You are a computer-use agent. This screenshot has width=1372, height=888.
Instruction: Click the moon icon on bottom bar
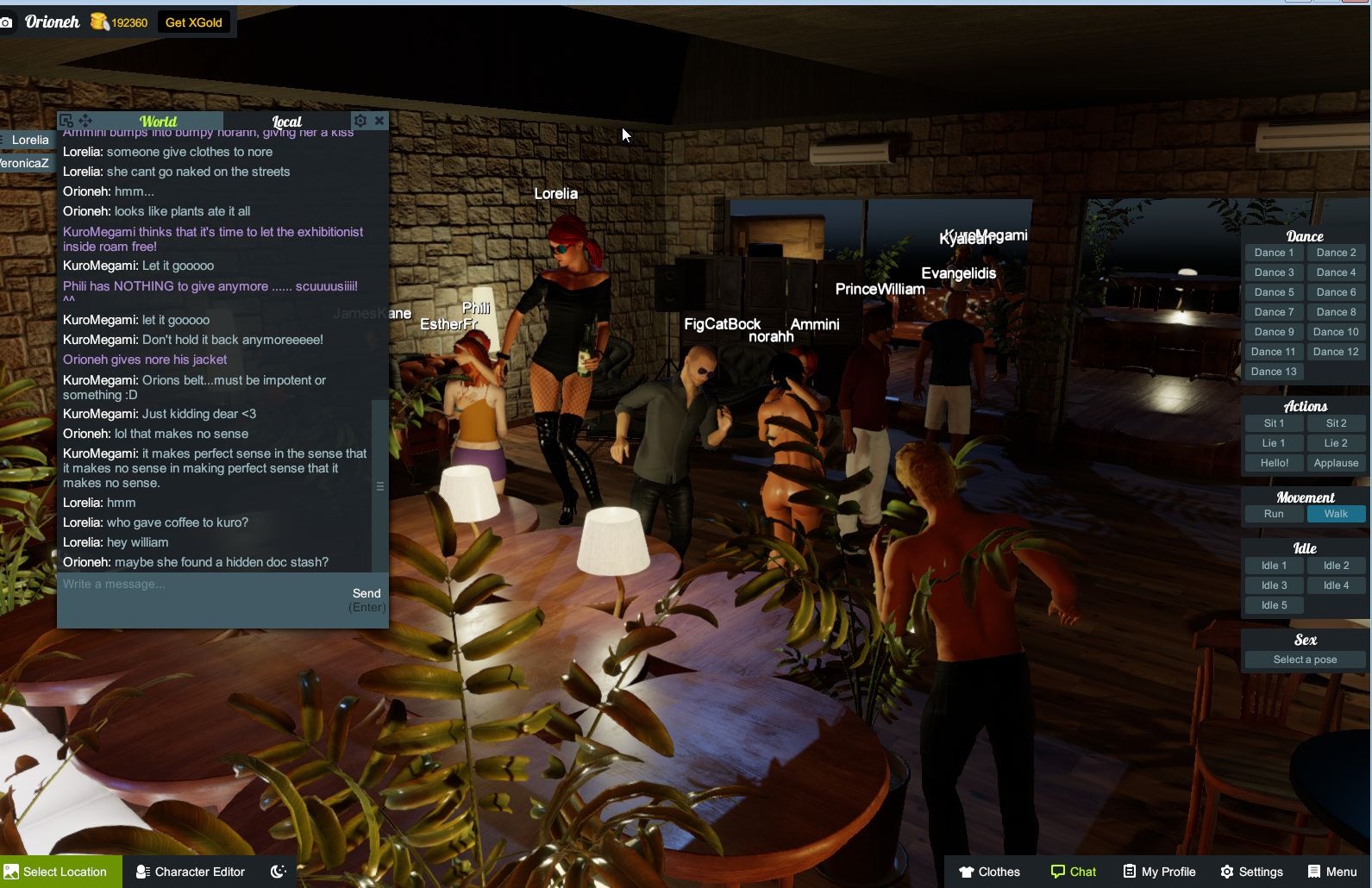click(x=277, y=872)
